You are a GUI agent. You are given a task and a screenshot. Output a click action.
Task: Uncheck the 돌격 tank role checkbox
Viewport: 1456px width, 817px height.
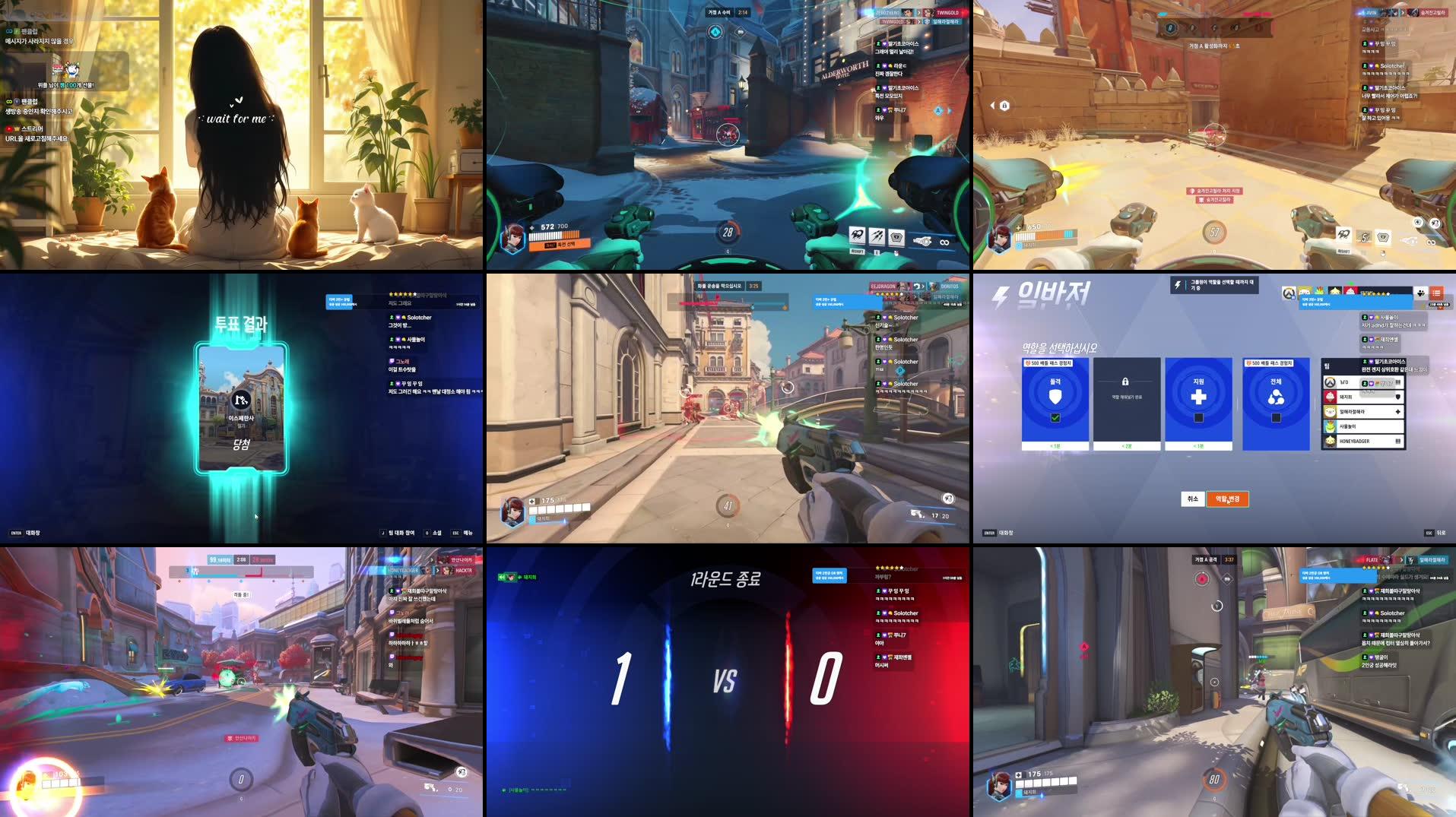click(1055, 417)
